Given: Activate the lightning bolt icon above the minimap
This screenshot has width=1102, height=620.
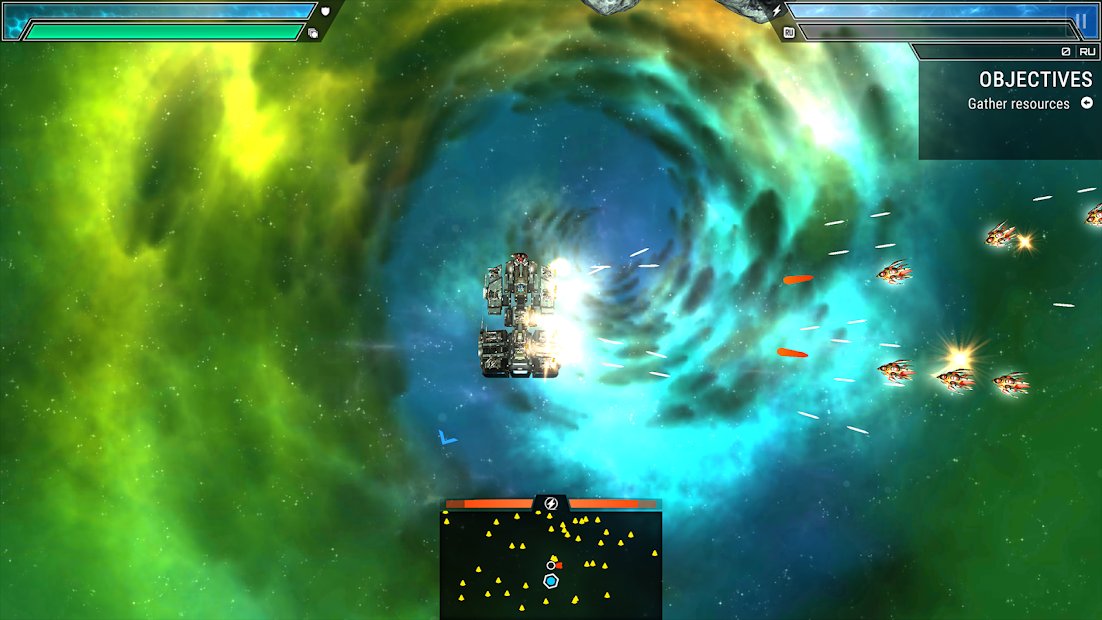Looking at the screenshot, I should coord(550,503).
